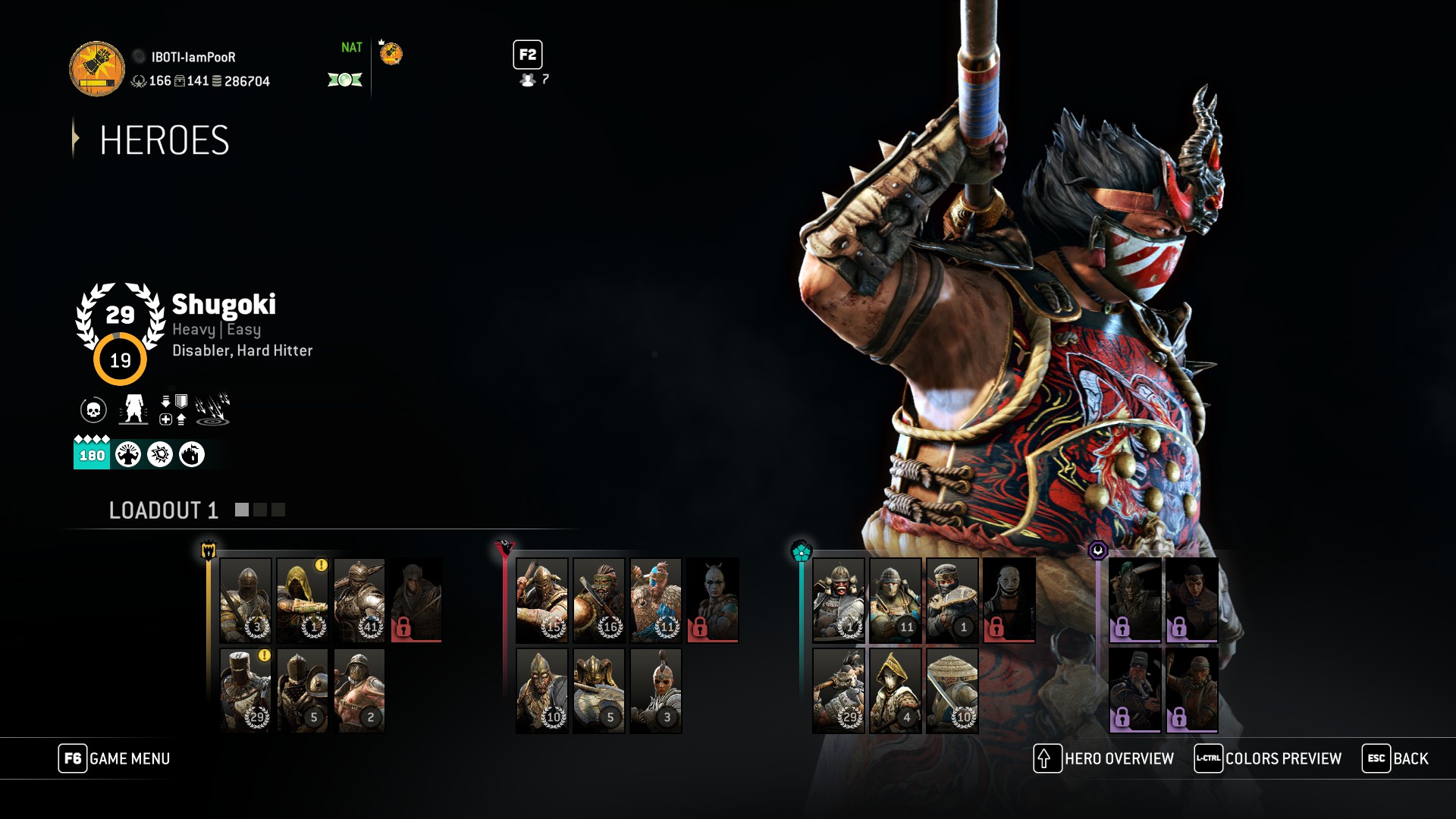
Task: Select the Conqueror hero with reputation 29
Action: [245, 690]
